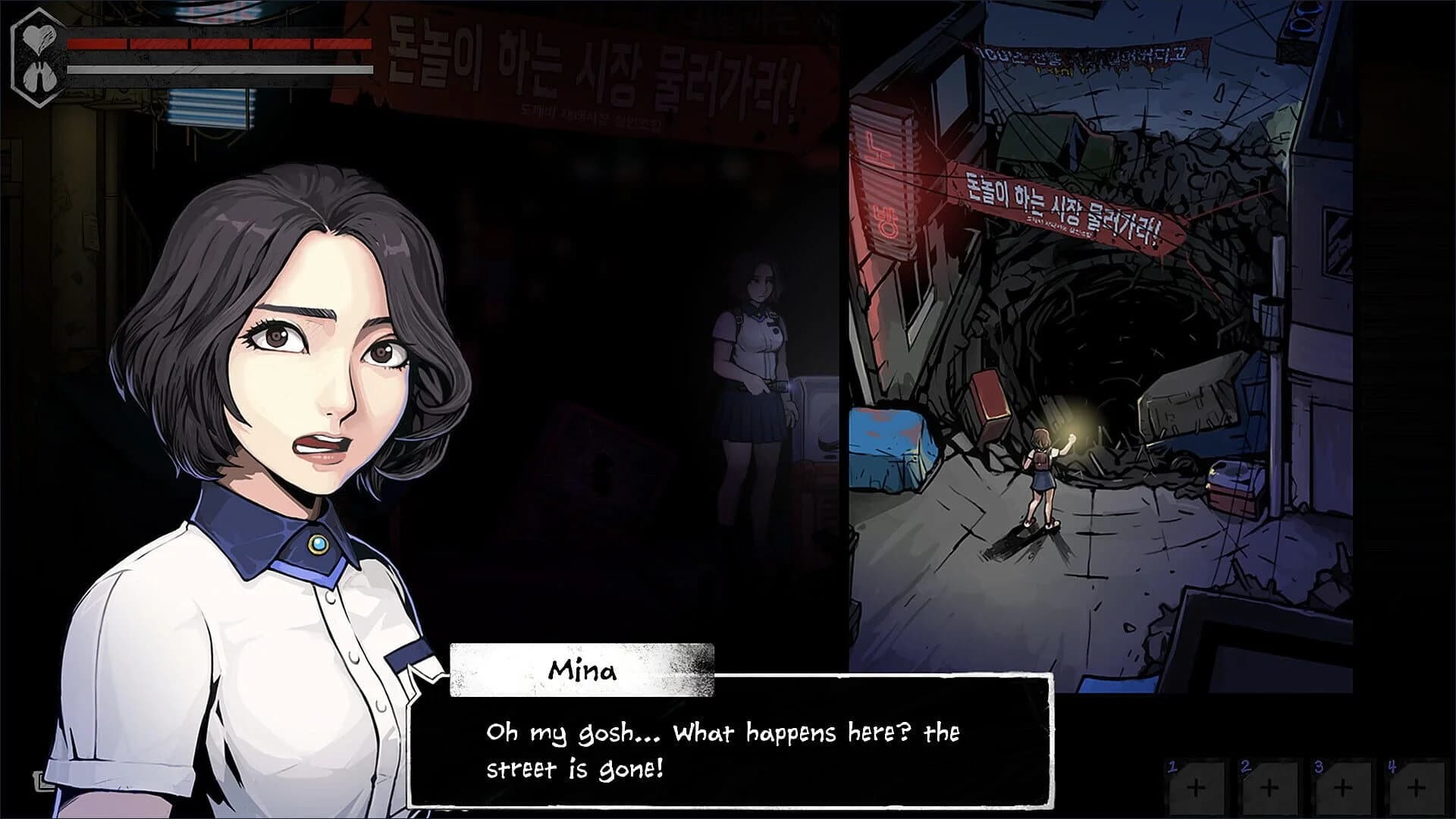The height and width of the screenshot is (819, 1456).
Task: Click the plus icon in quick slot 1
Action: 1196,789
